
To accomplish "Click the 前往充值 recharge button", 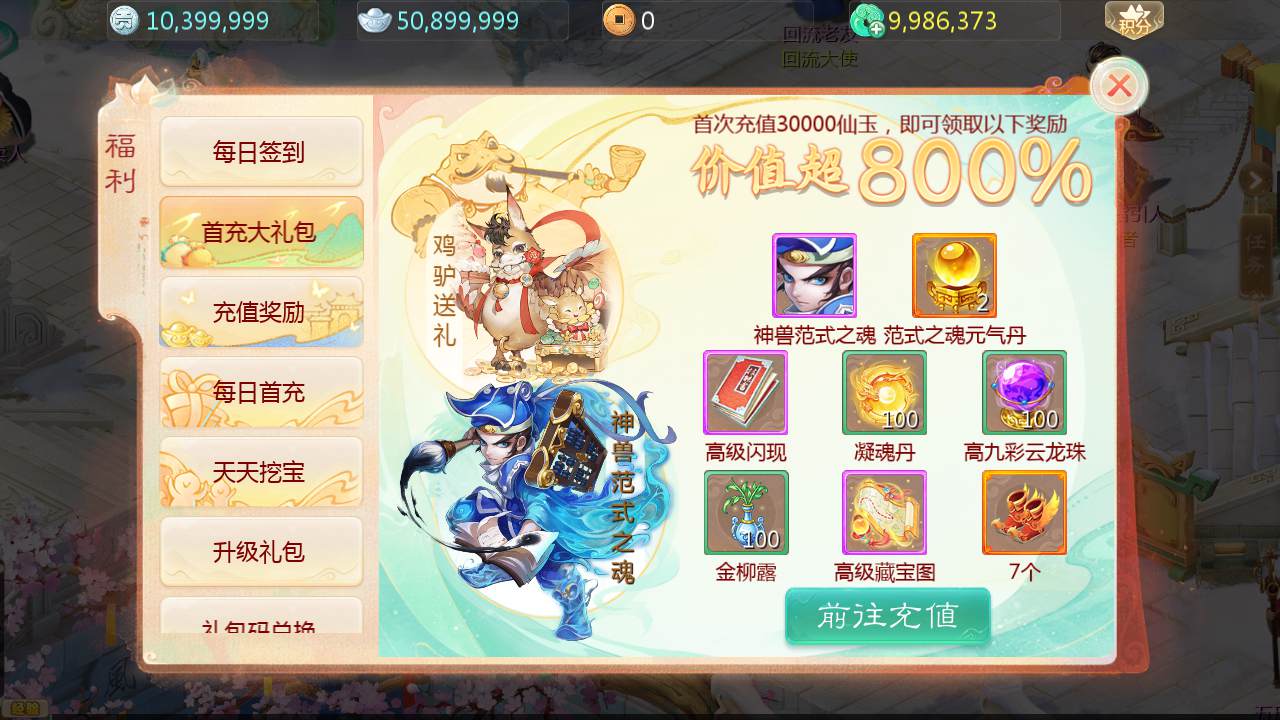I will [887, 616].
